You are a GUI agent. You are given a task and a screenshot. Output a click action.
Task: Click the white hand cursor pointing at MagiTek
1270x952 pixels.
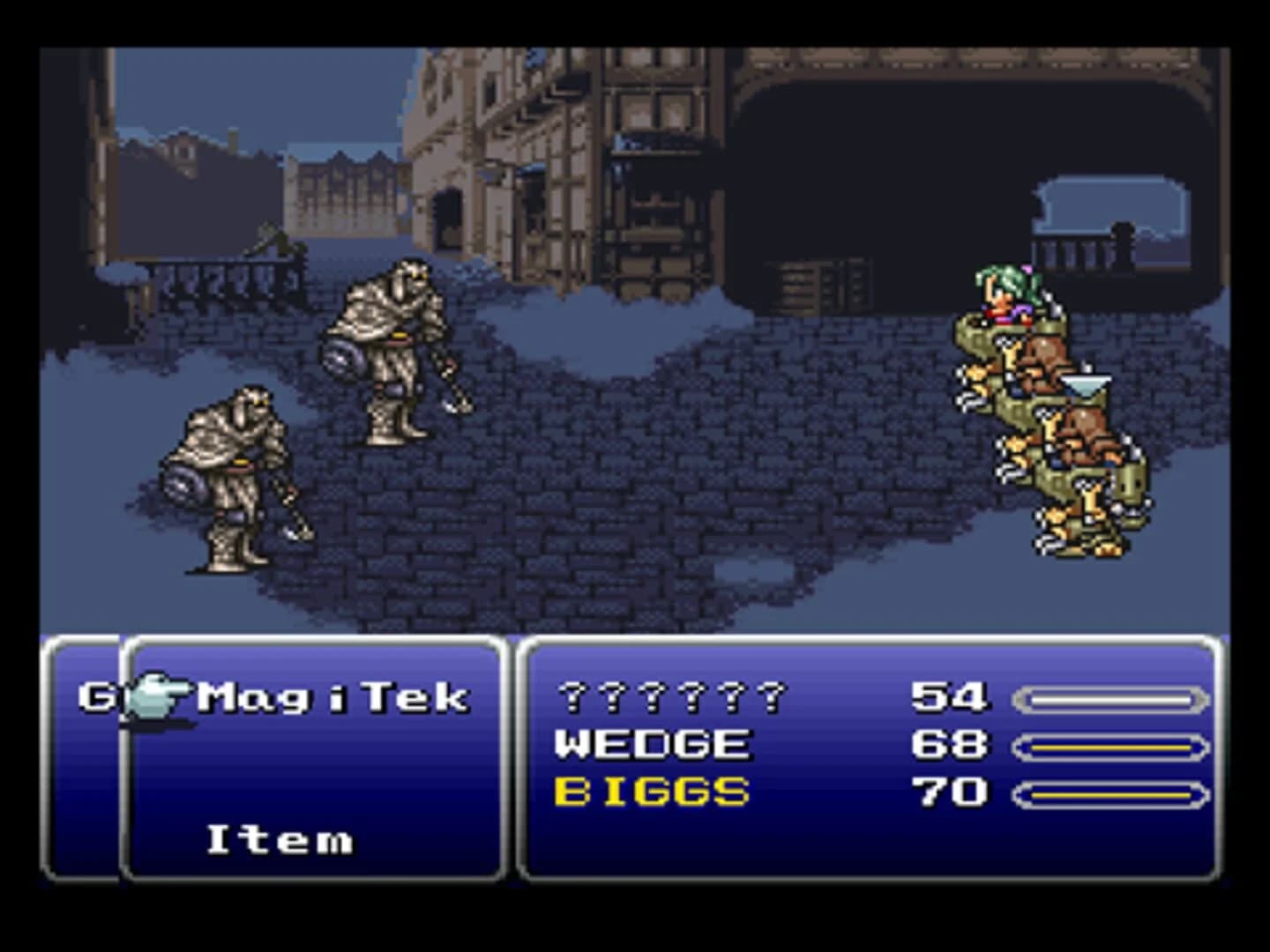(157, 695)
